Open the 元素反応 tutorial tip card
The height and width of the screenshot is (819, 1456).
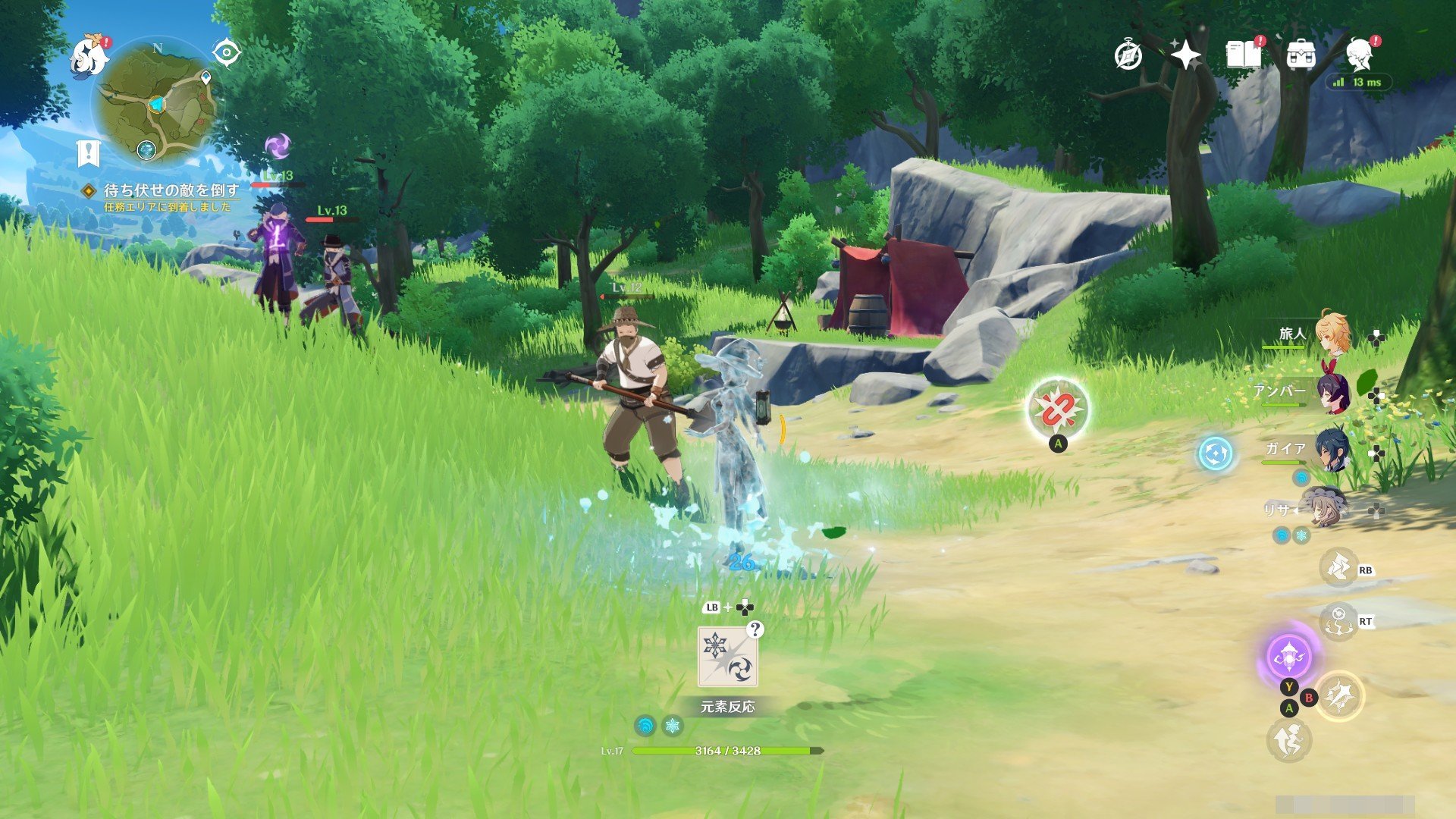pyautogui.click(x=727, y=657)
